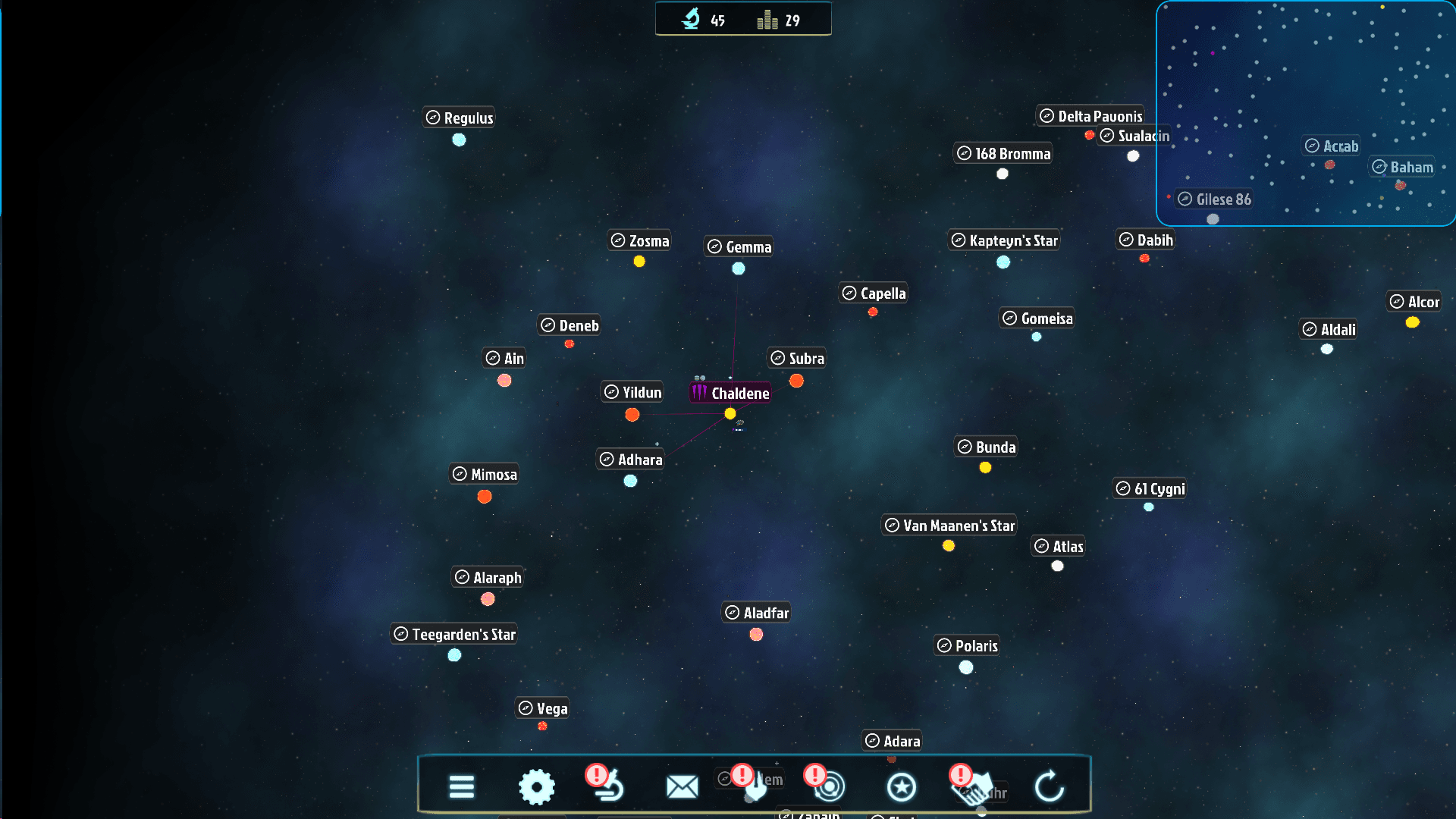Open the handshake diplomacy panel
The height and width of the screenshot is (819, 1456).
974,786
